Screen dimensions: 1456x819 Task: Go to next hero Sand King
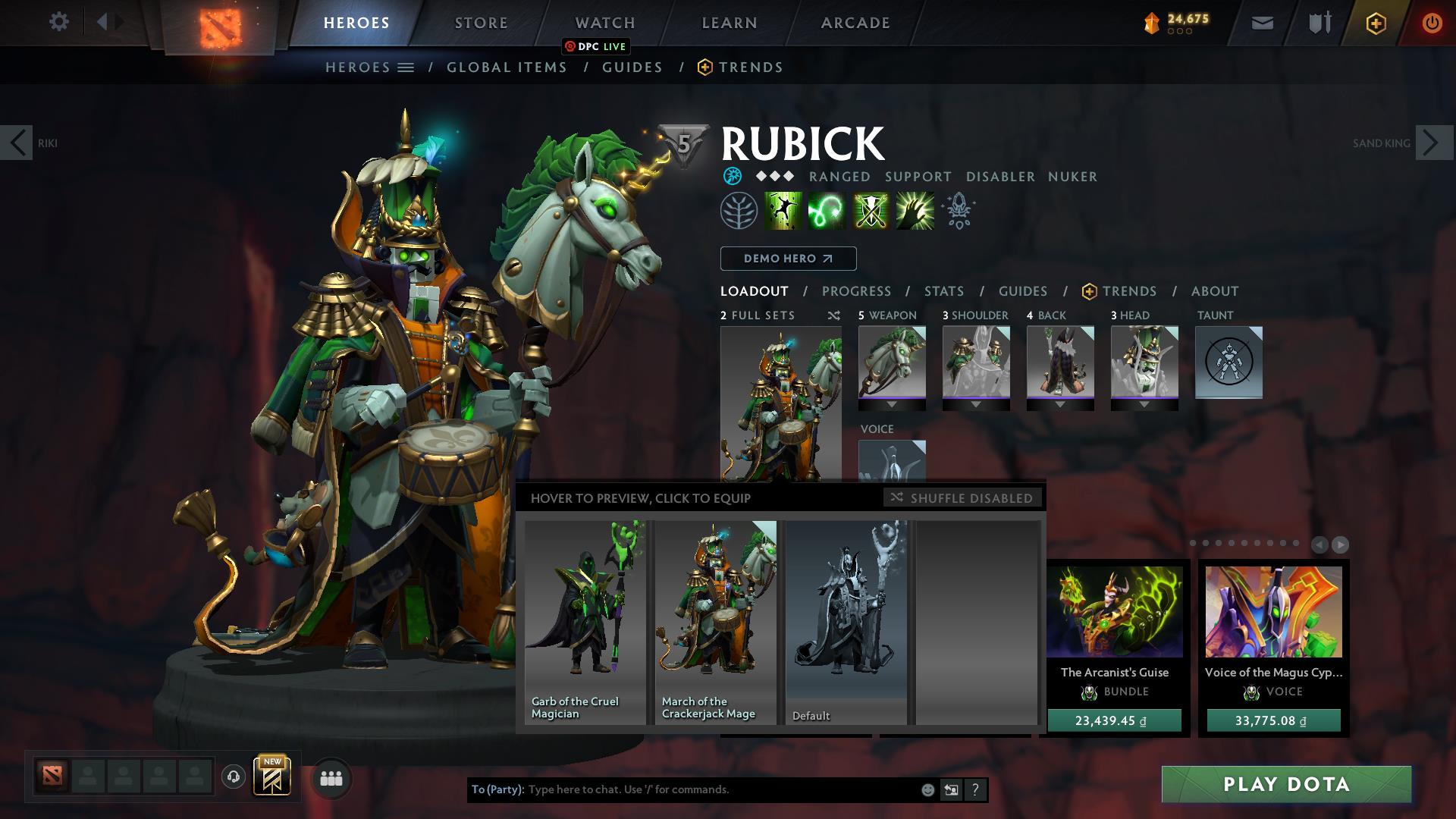point(1434,143)
